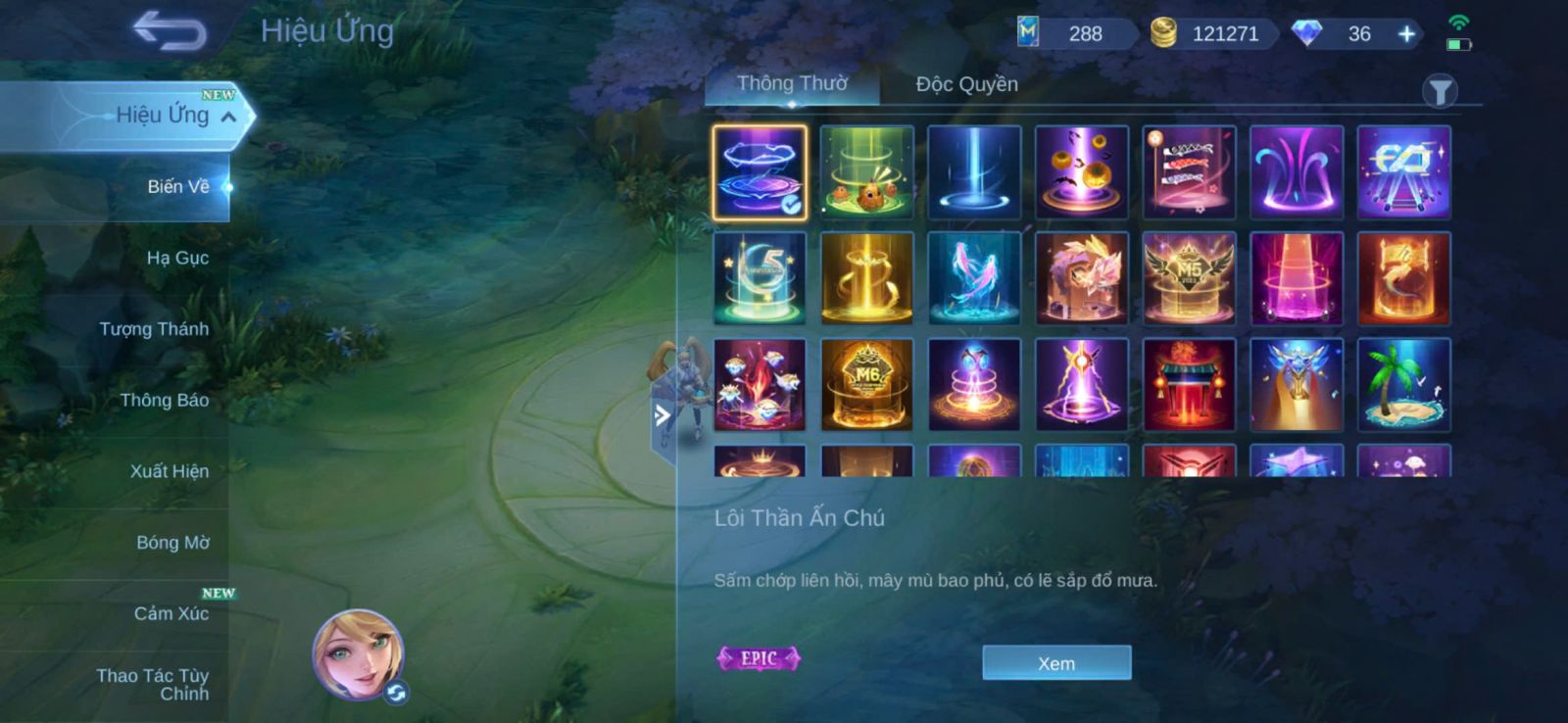Go back using the return arrow

(170, 30)
